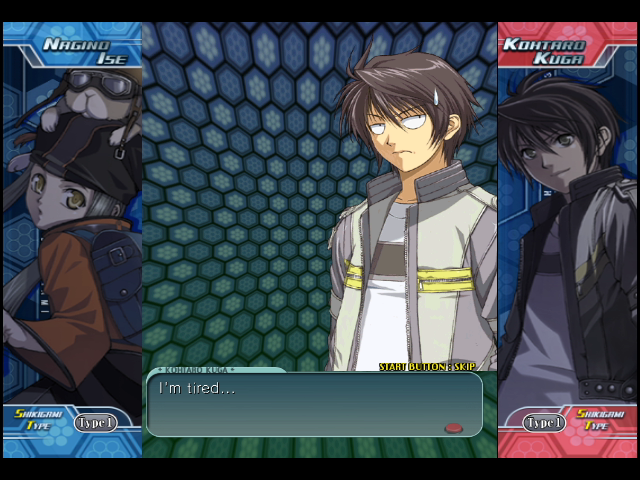The width and height of the screenshot is (640, 480).
Task: Advance the "I'm tired..." dialogue box
Action: coord(314,404)
